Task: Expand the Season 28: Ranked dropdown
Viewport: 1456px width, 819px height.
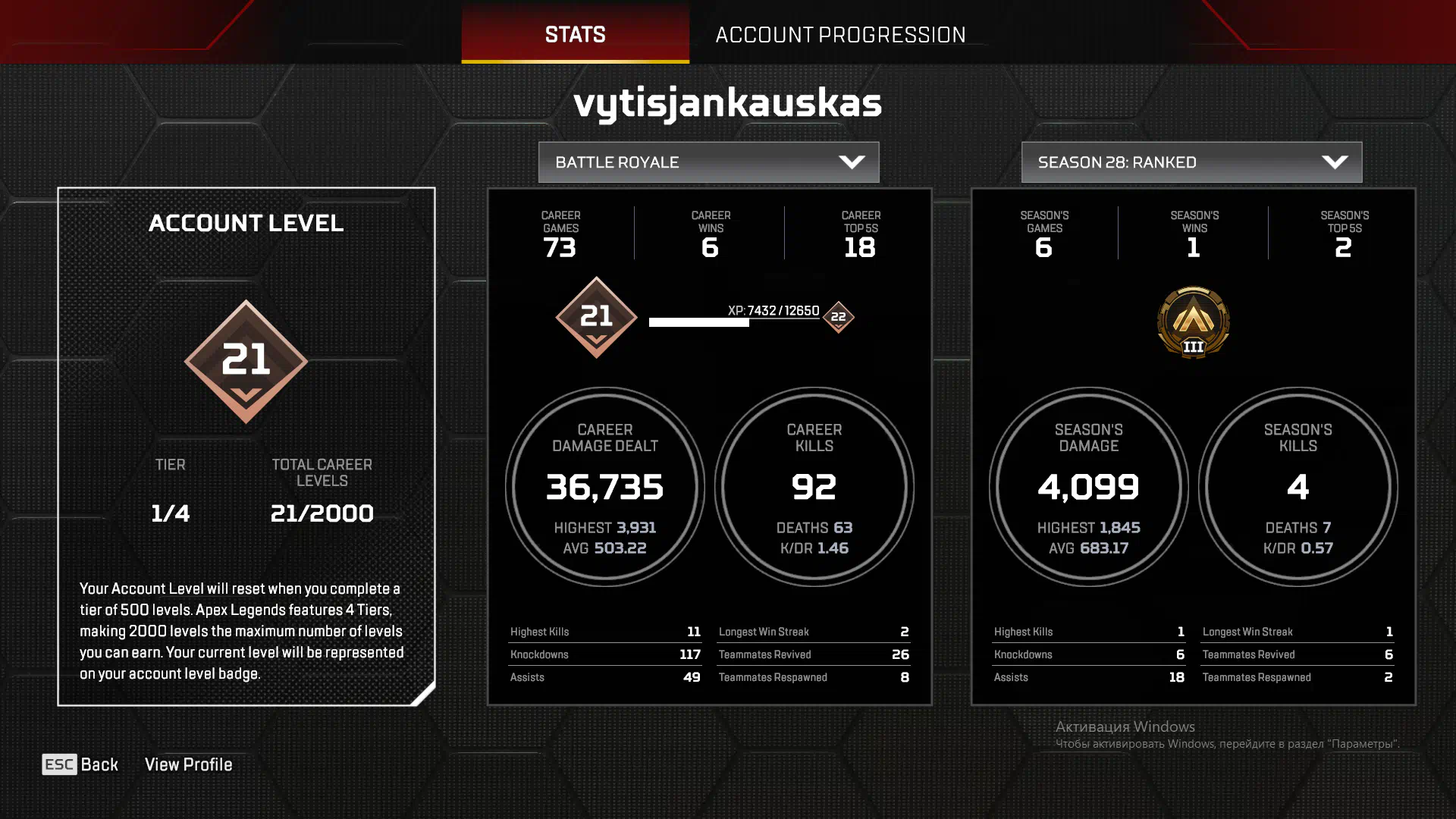Action: [1191, 162]
